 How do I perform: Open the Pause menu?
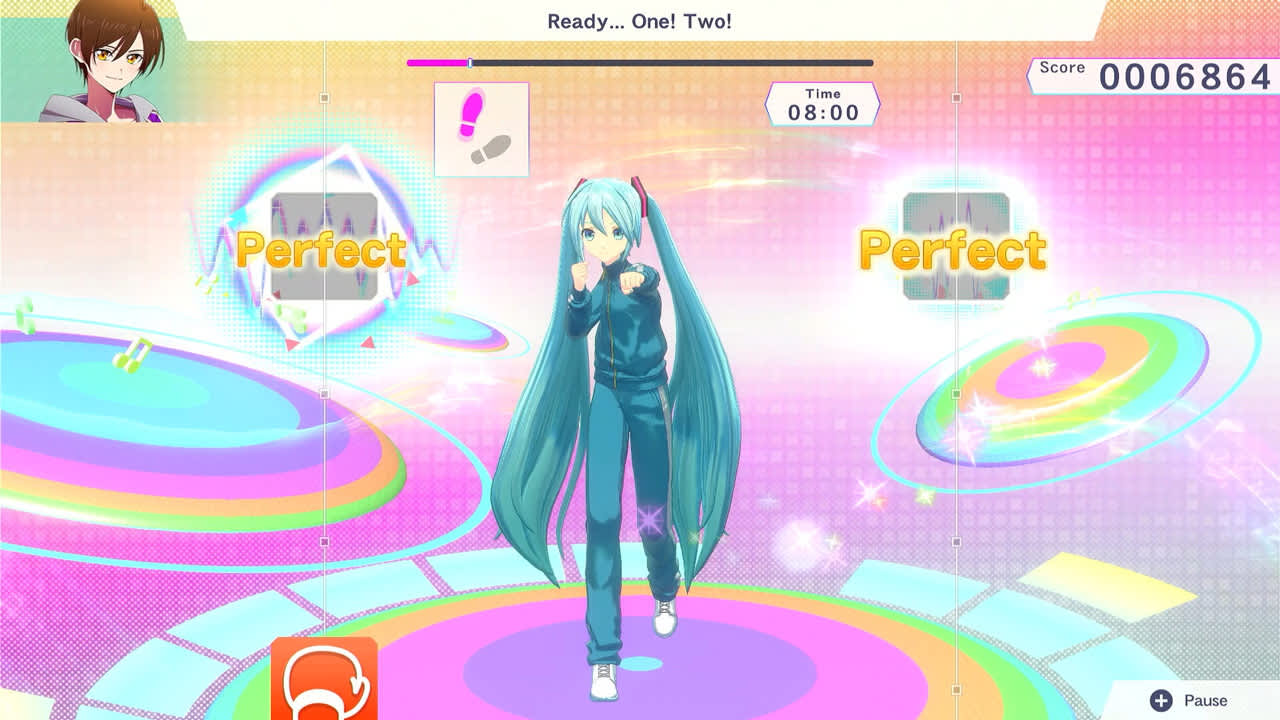[x=1205, y=700]
